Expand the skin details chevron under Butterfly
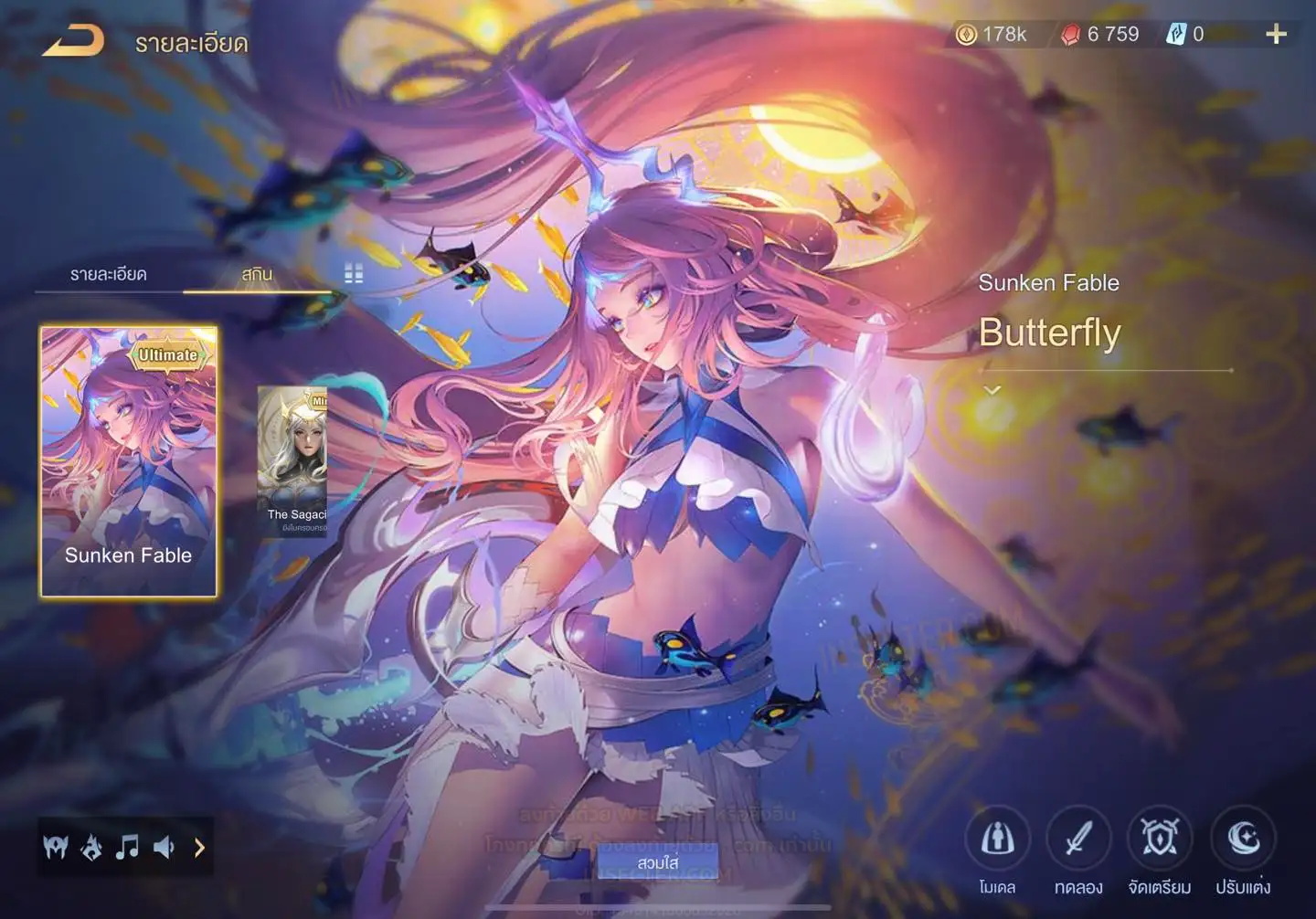The height and width of the screenshot is (919, 1316). click(992, 390)
